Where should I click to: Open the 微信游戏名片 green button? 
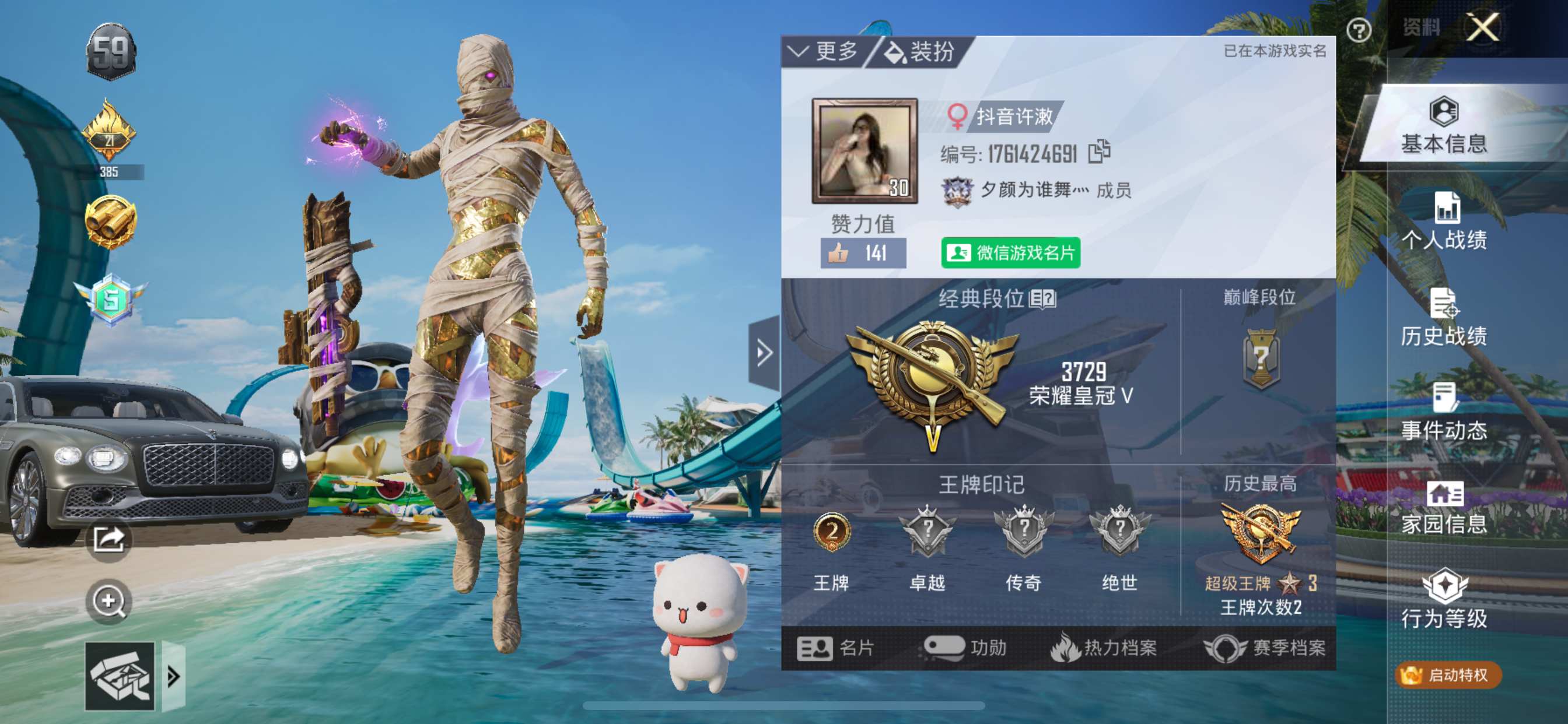(x=1010, y=252)
